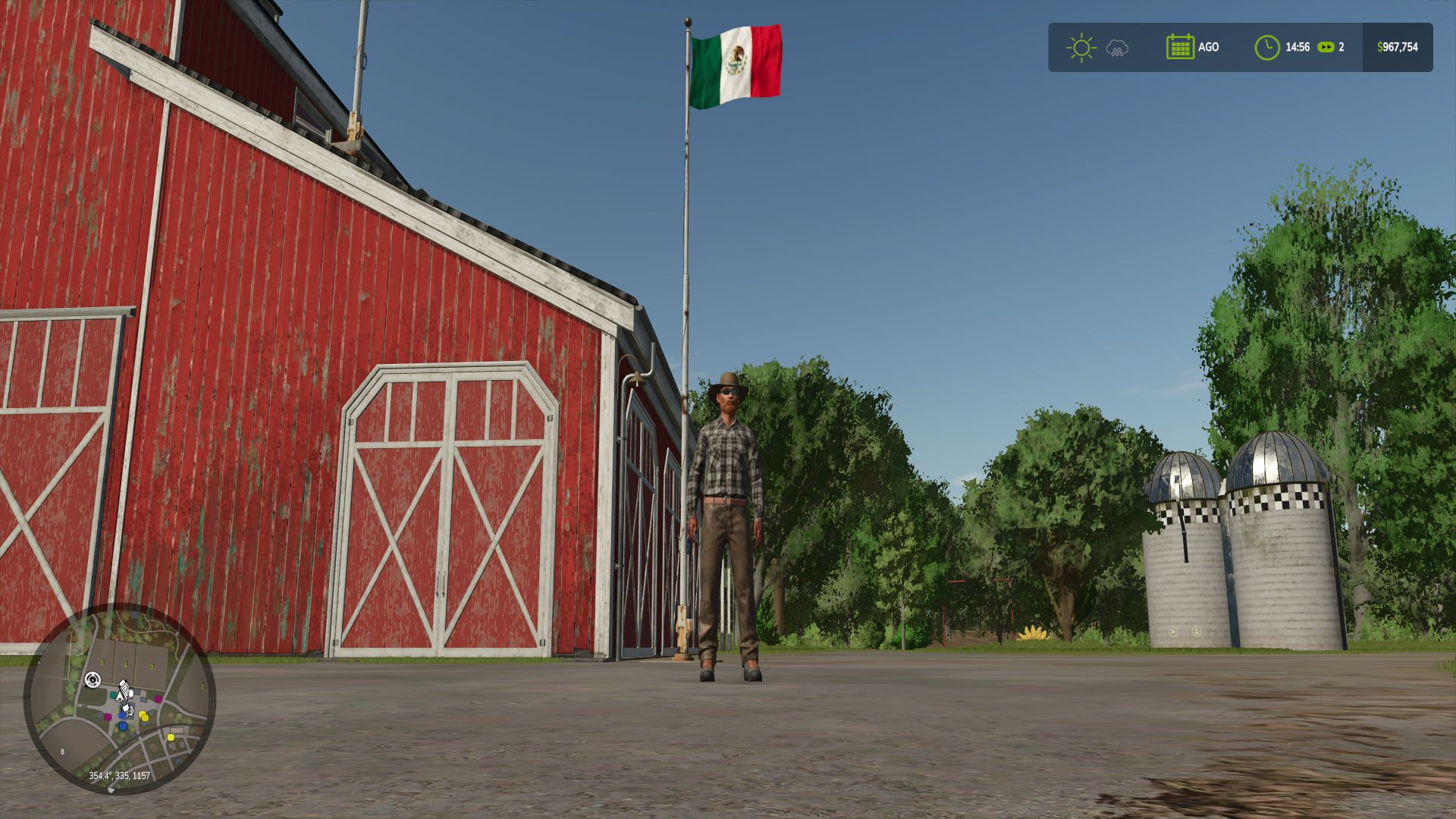Pick the teal marker on the minimap
The width and height of the screenshot is (1456, 819).
[x=114, y=694]
